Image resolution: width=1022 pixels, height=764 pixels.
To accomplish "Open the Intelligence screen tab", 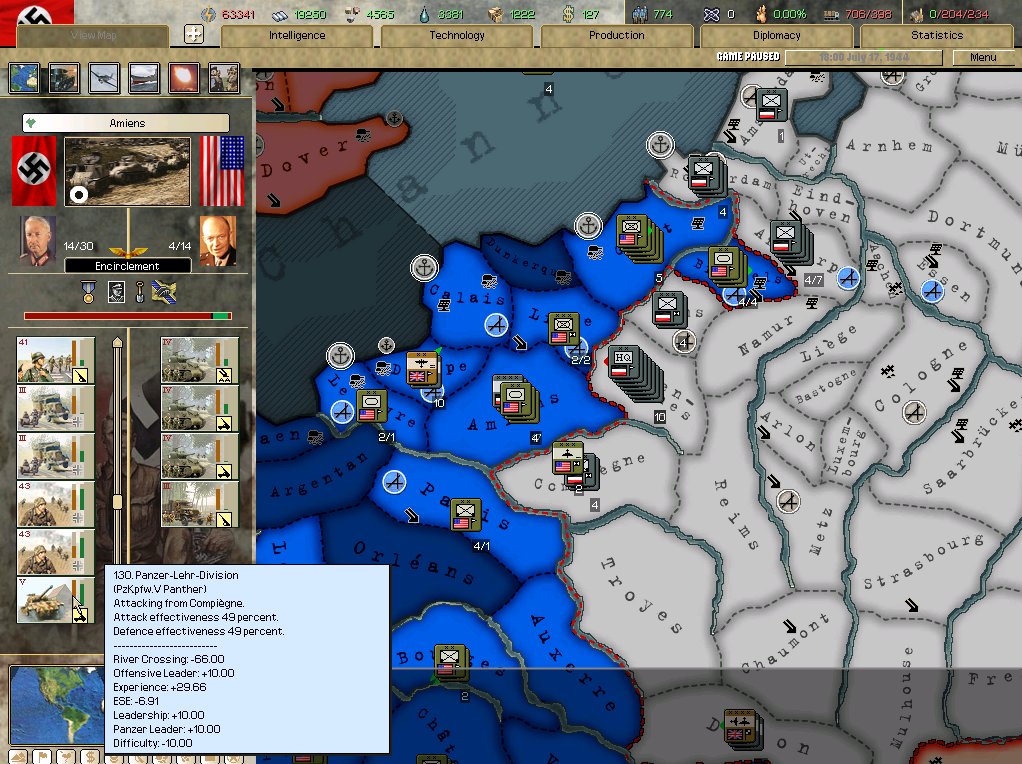I will coord(297,36).
